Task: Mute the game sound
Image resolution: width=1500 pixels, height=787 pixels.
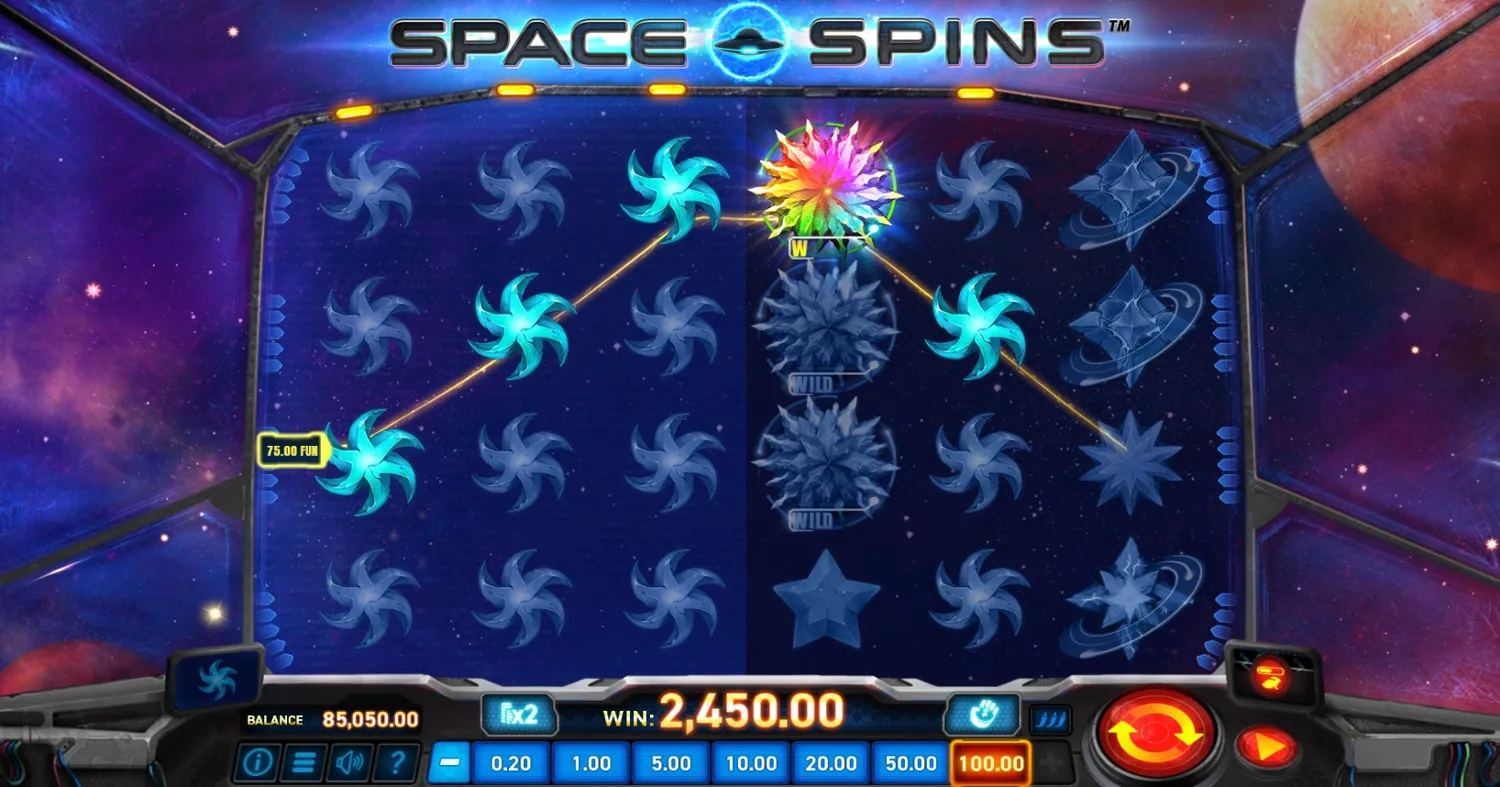Action: click(x=350, y=763)
